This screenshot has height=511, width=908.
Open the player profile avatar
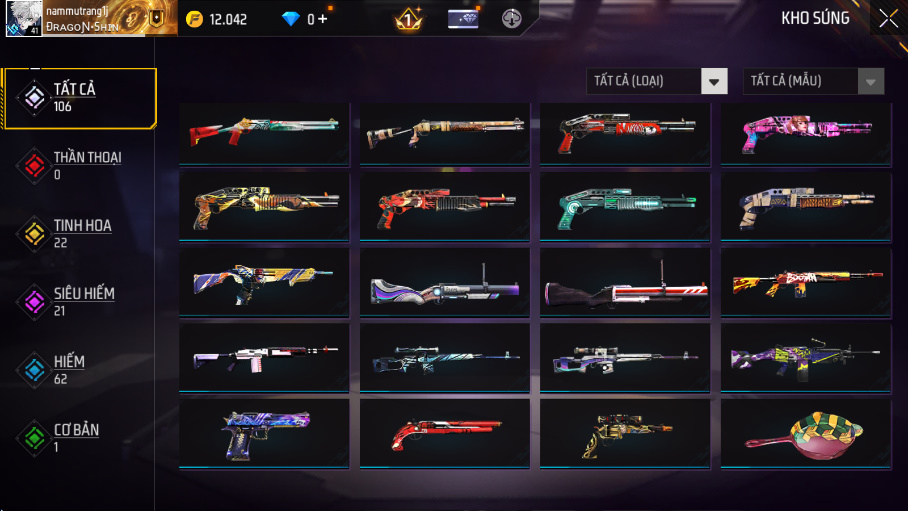23,19
